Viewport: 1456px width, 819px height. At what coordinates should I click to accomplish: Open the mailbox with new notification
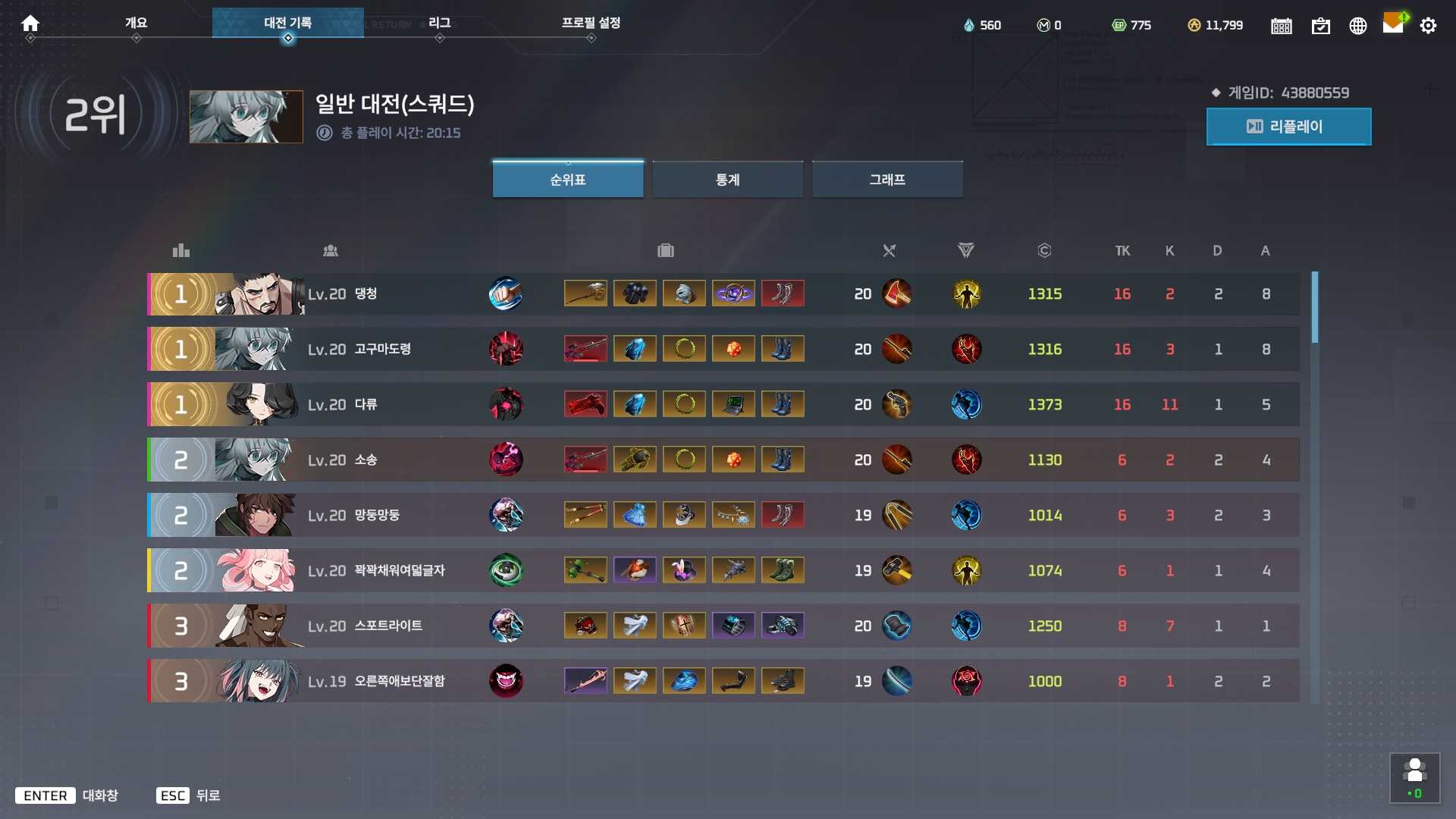click(1394, 24)
